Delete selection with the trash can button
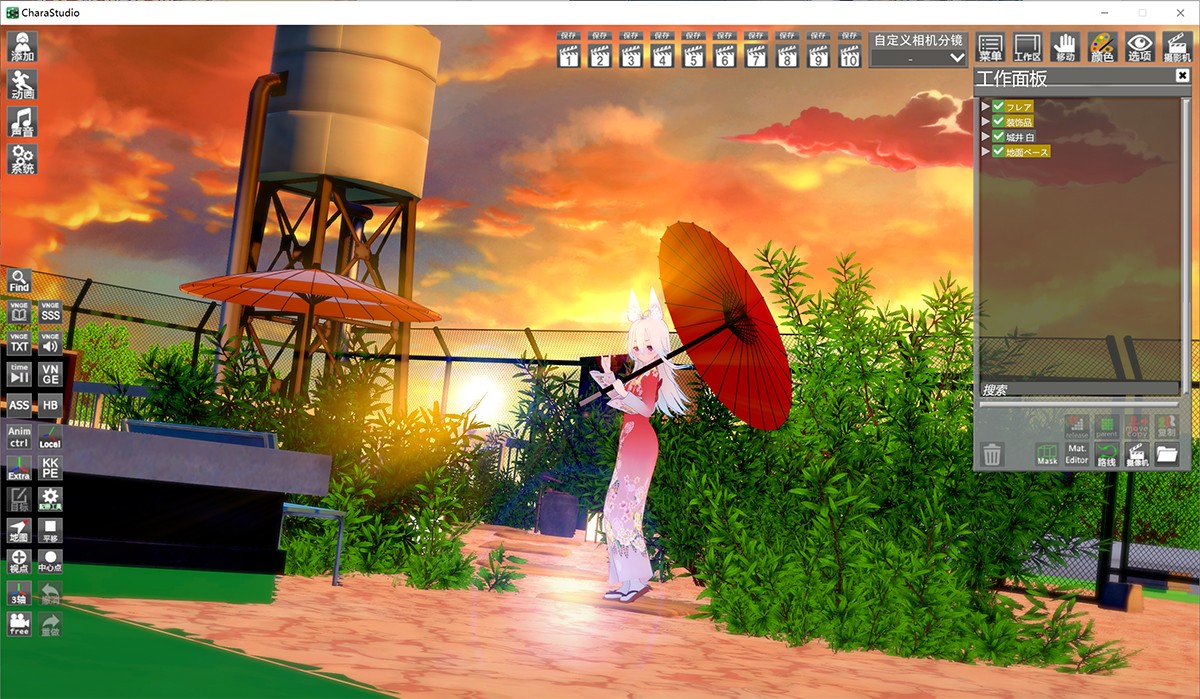 992,455
